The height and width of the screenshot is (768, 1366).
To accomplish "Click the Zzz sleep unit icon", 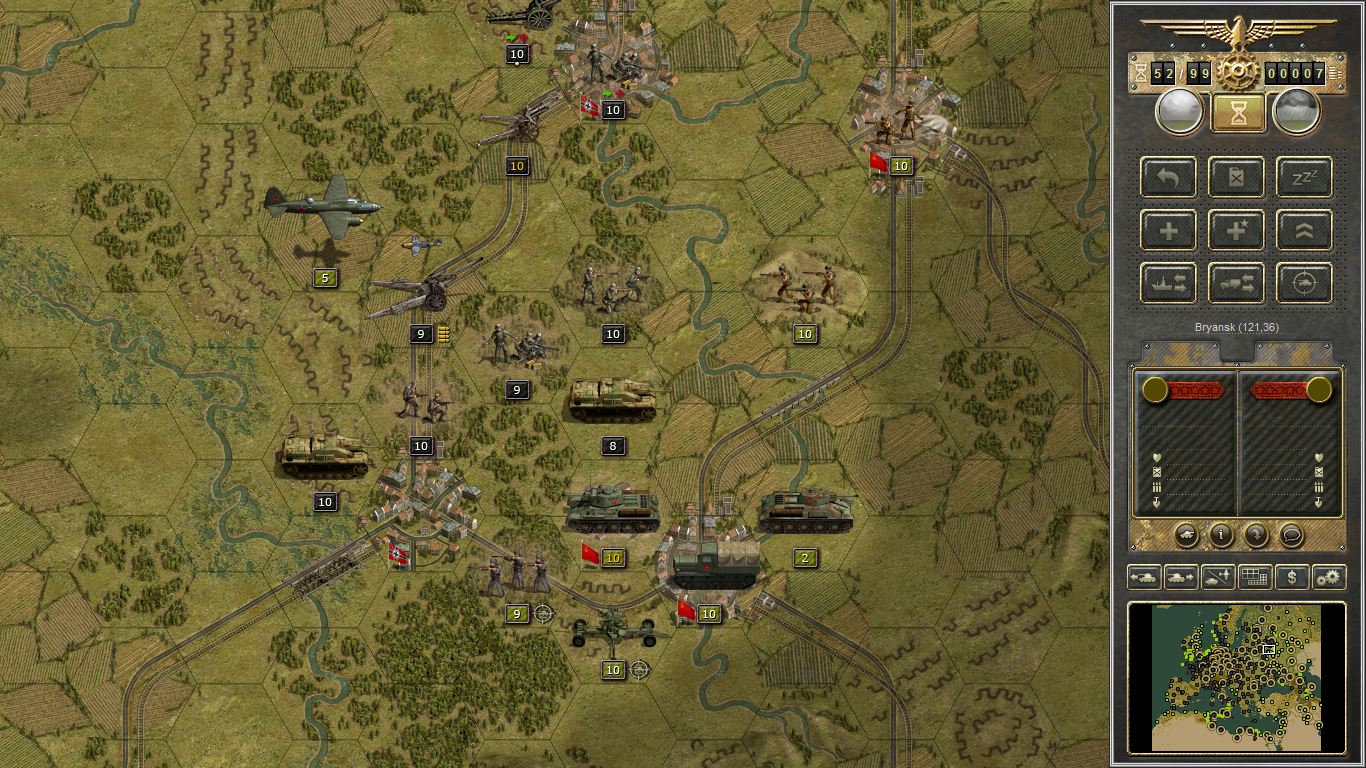I will (1305, 178).
